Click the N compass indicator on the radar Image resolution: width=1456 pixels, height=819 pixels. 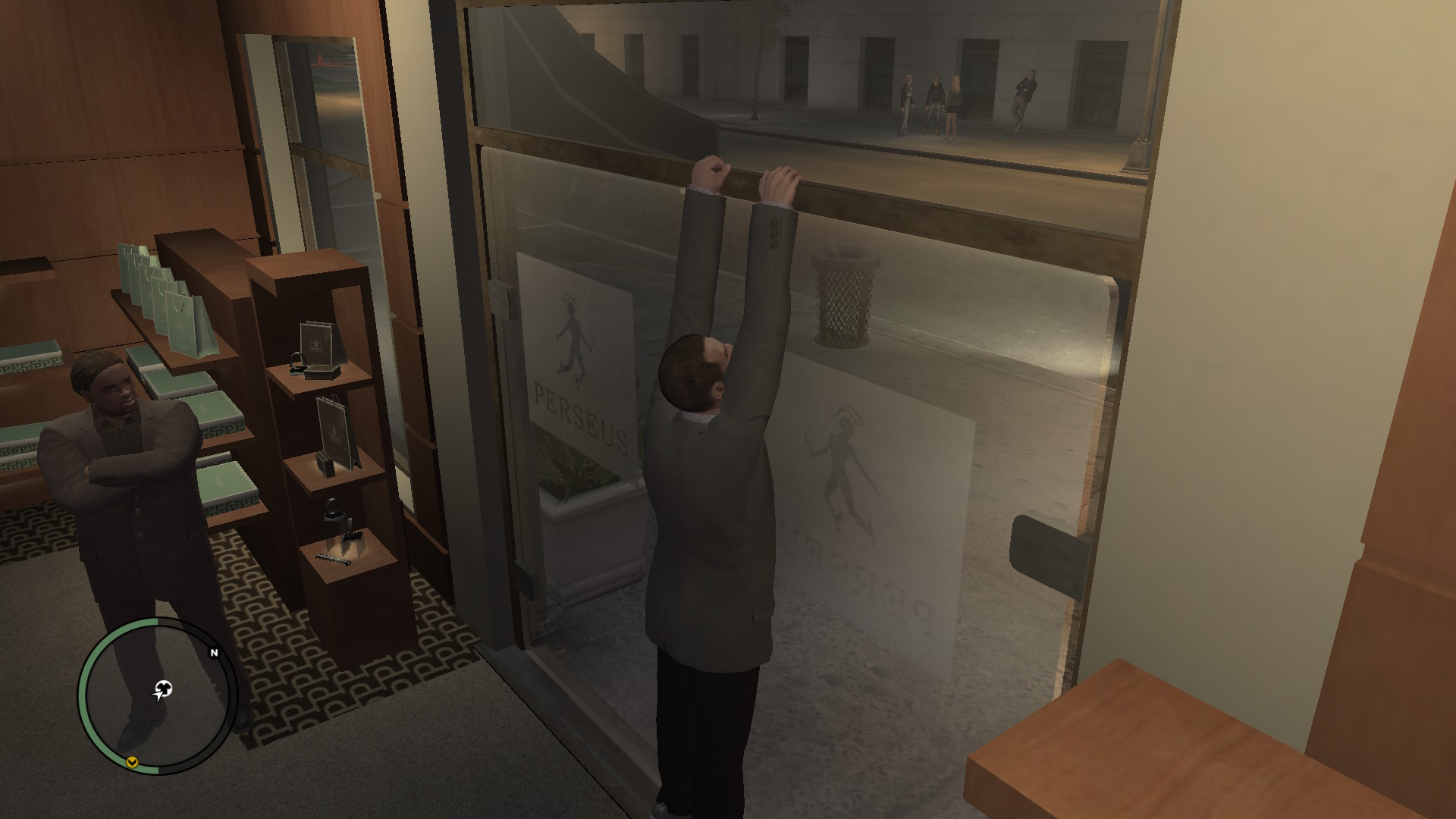coord(215,652)
